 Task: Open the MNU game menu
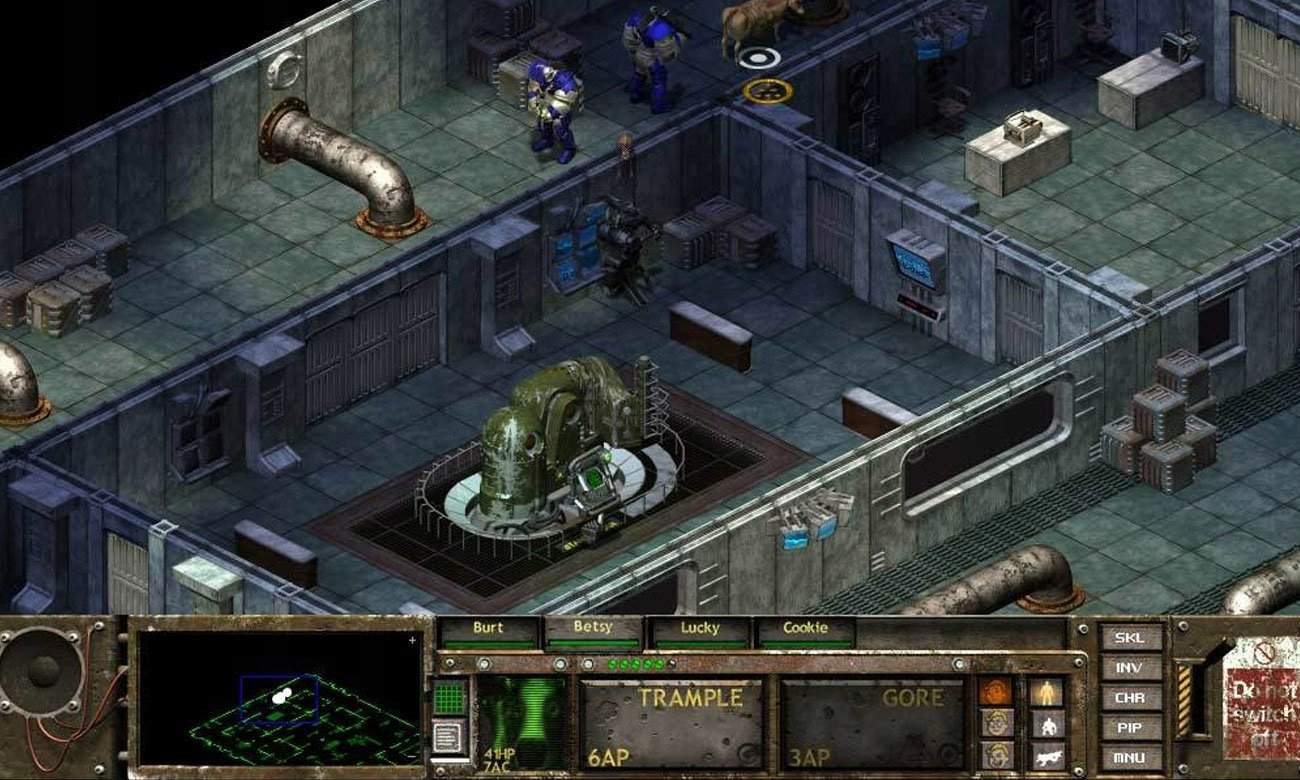1131,757
